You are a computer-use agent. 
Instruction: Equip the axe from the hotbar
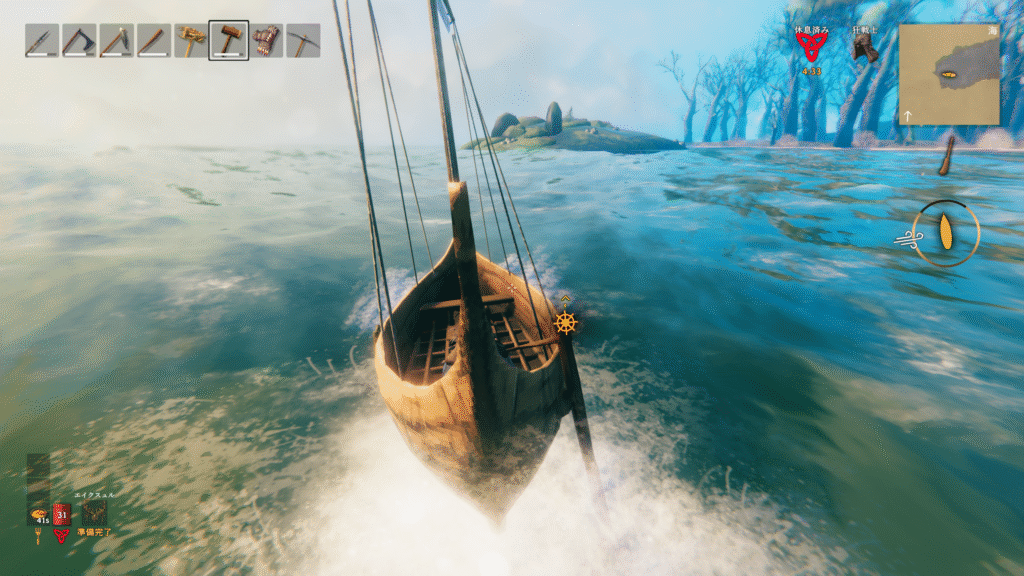pos(78,41)
